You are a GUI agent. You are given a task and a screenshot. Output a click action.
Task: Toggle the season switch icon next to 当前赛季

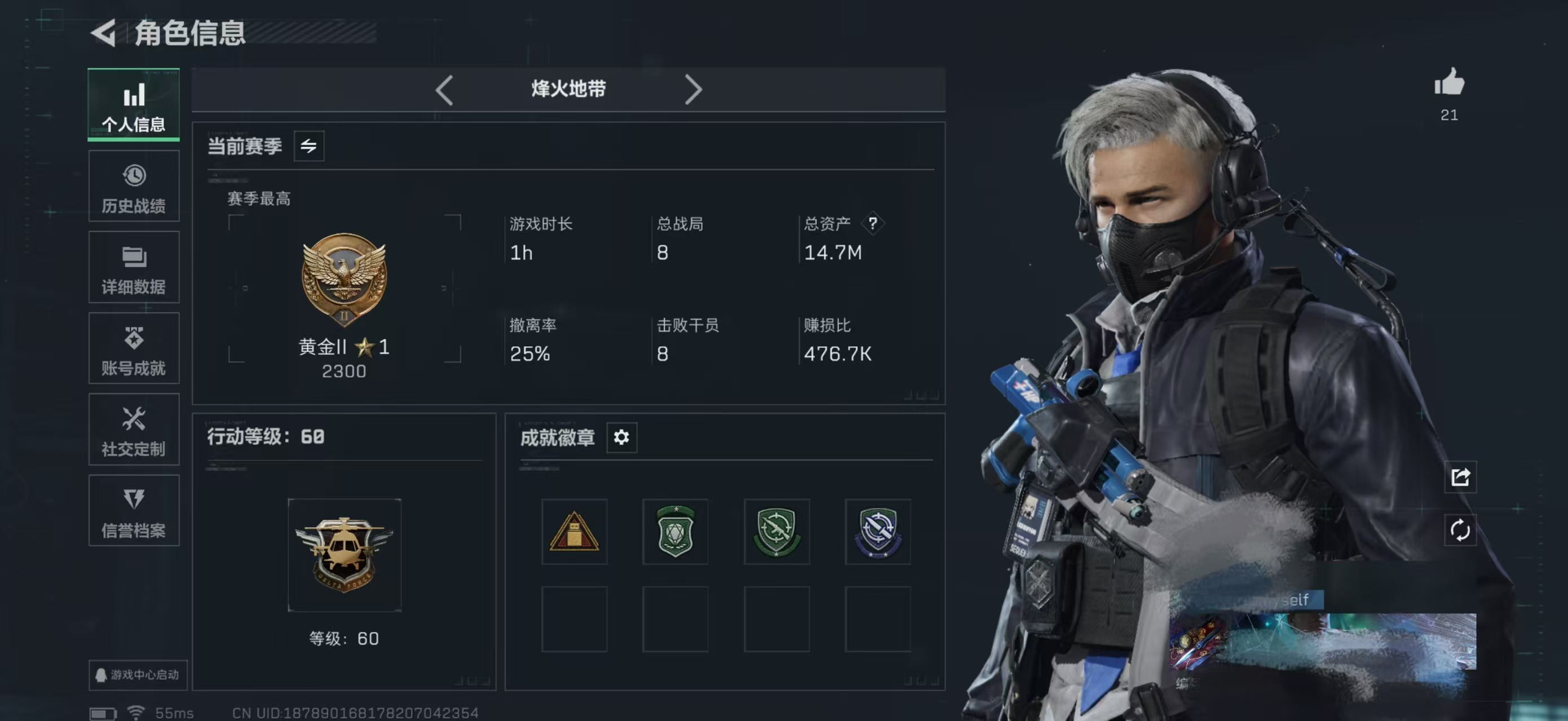309,146
